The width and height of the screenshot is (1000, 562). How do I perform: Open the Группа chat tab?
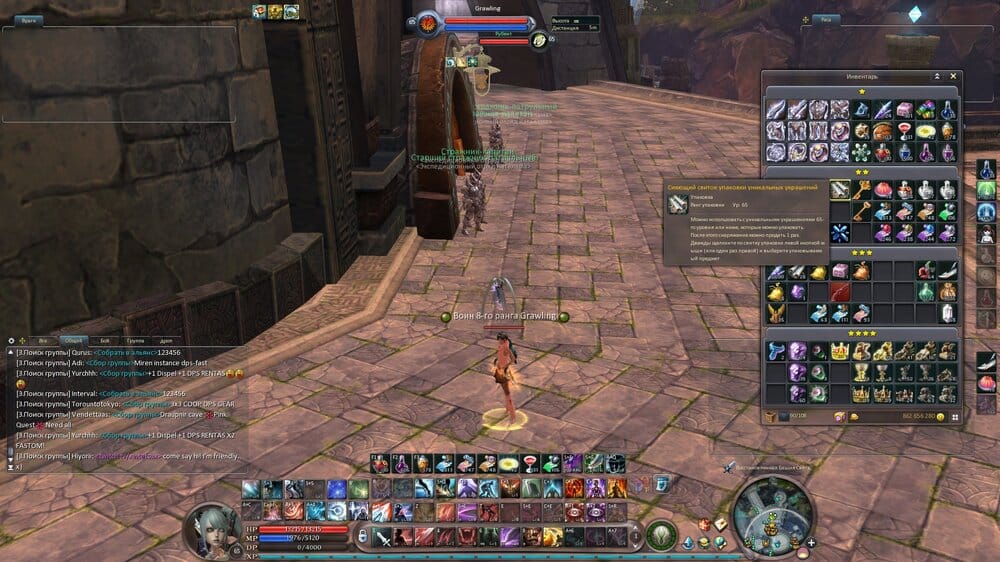135,340
